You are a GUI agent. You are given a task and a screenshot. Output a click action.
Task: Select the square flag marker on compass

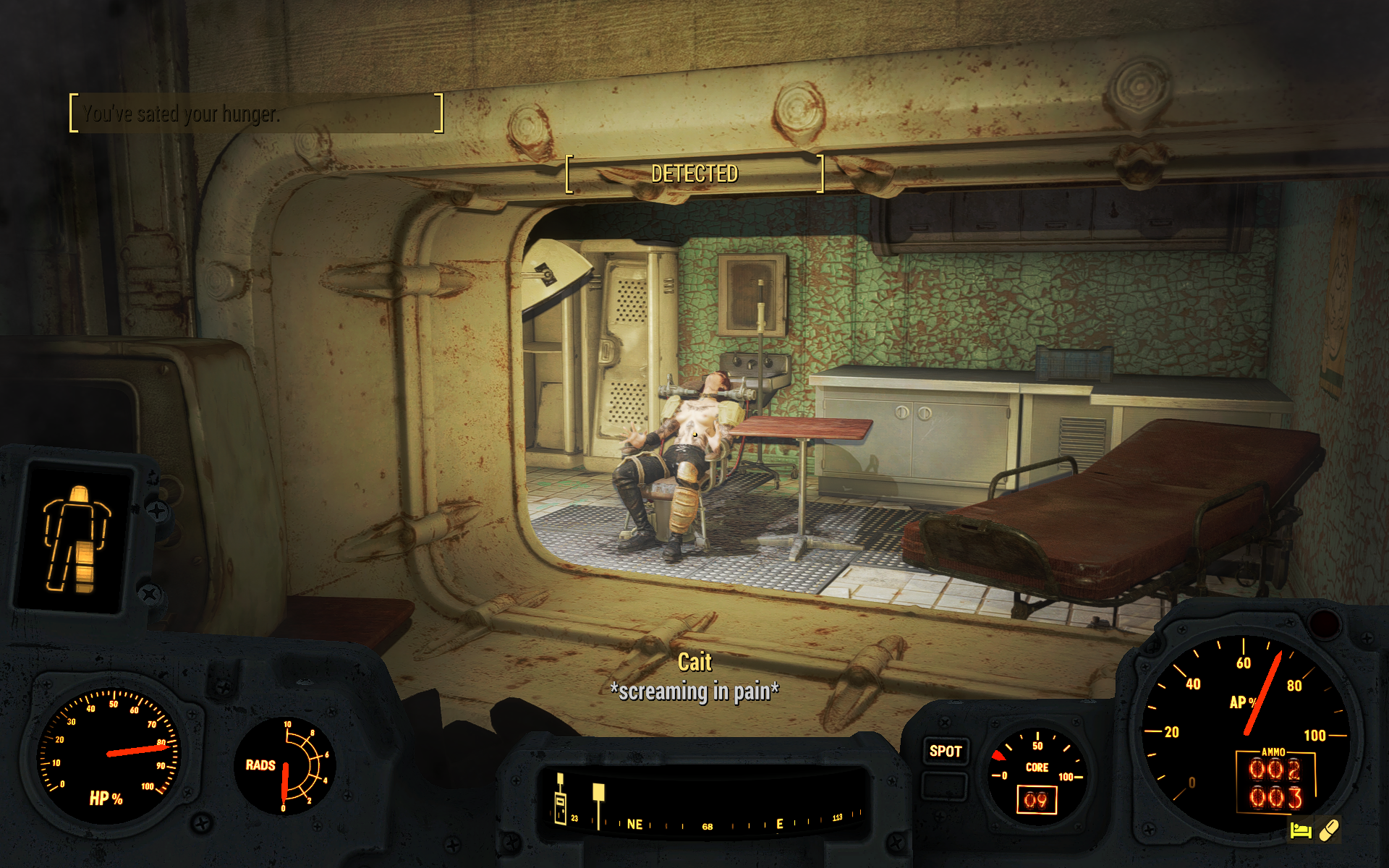[598, 793]
